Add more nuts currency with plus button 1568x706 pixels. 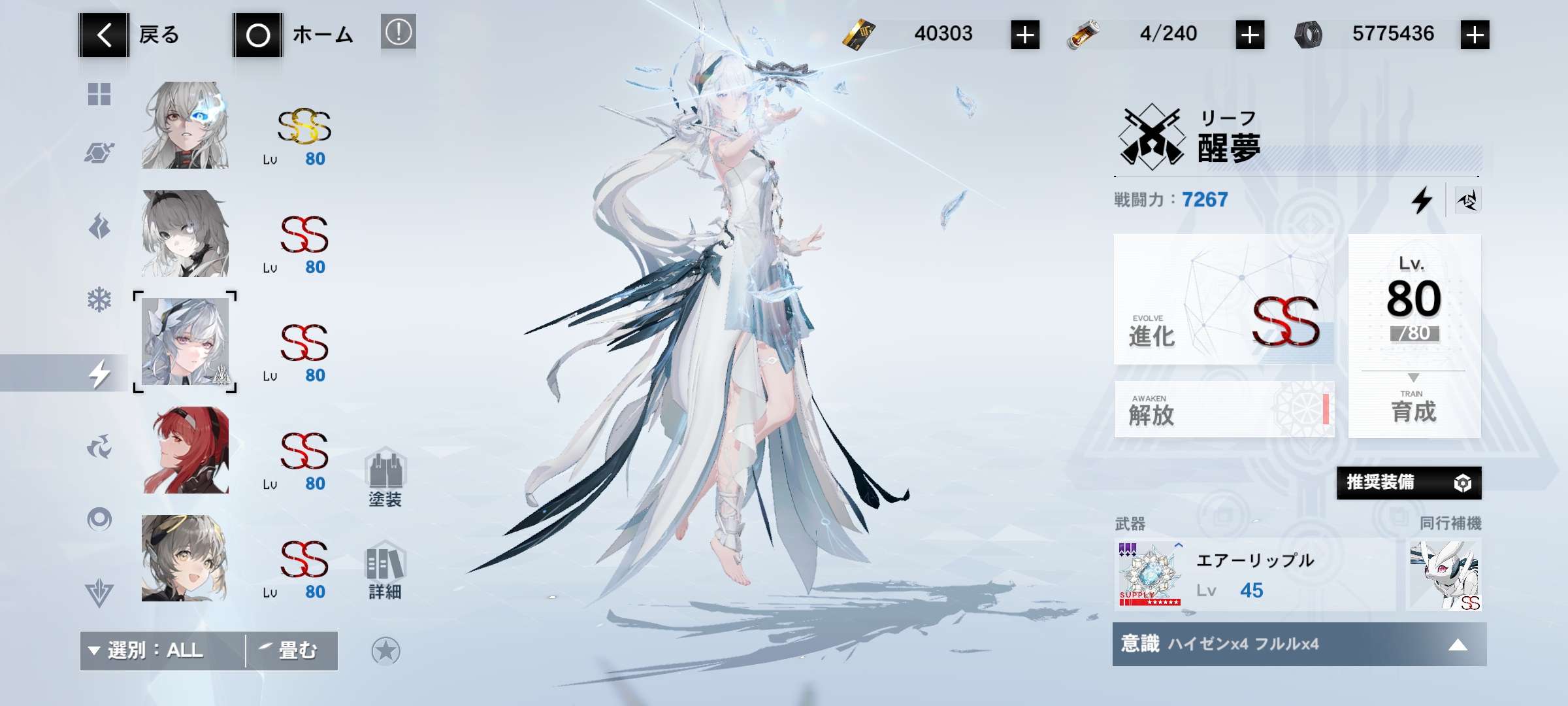pos(1475,35)
